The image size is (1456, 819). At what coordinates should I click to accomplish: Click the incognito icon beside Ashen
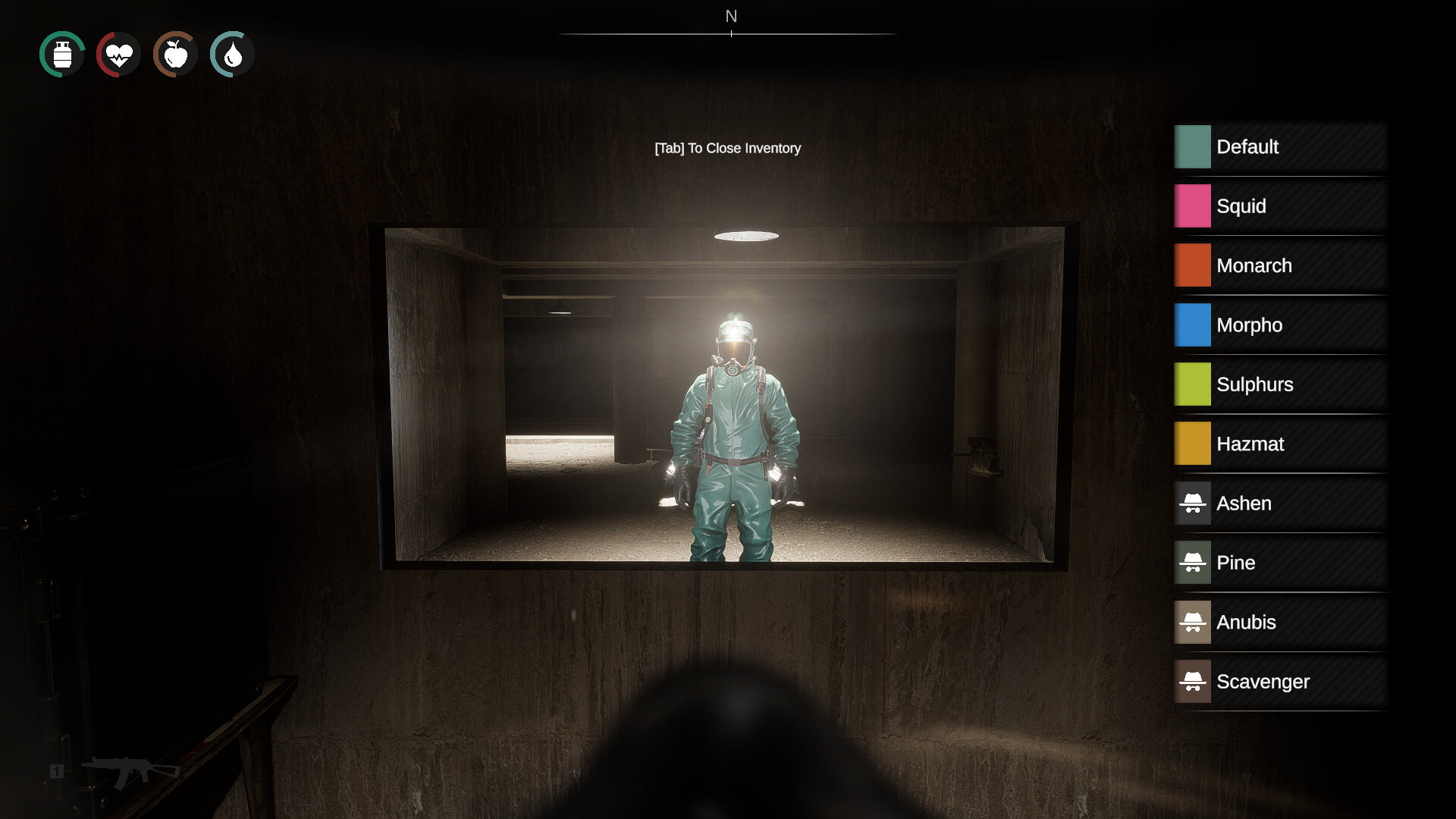[1193, 503]
